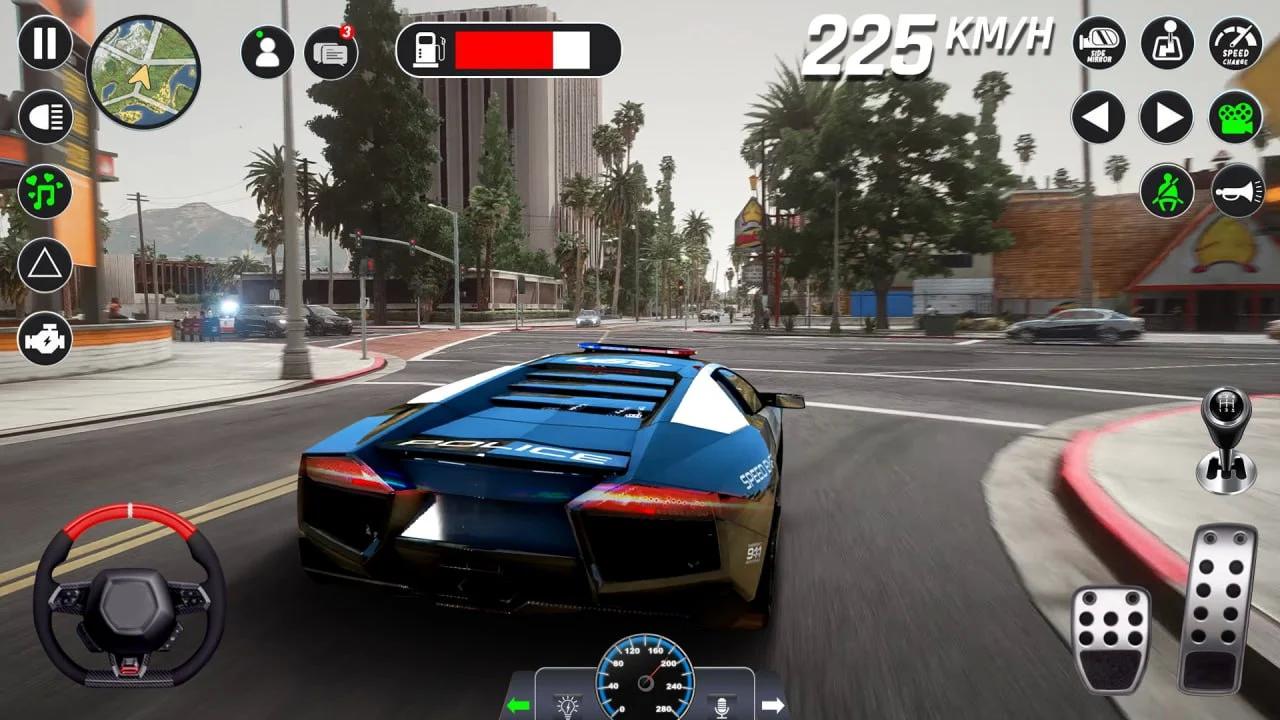Open chat messages with red badge
The image size is (1280, 720).
pyautogui.click(x=331, y=52)
